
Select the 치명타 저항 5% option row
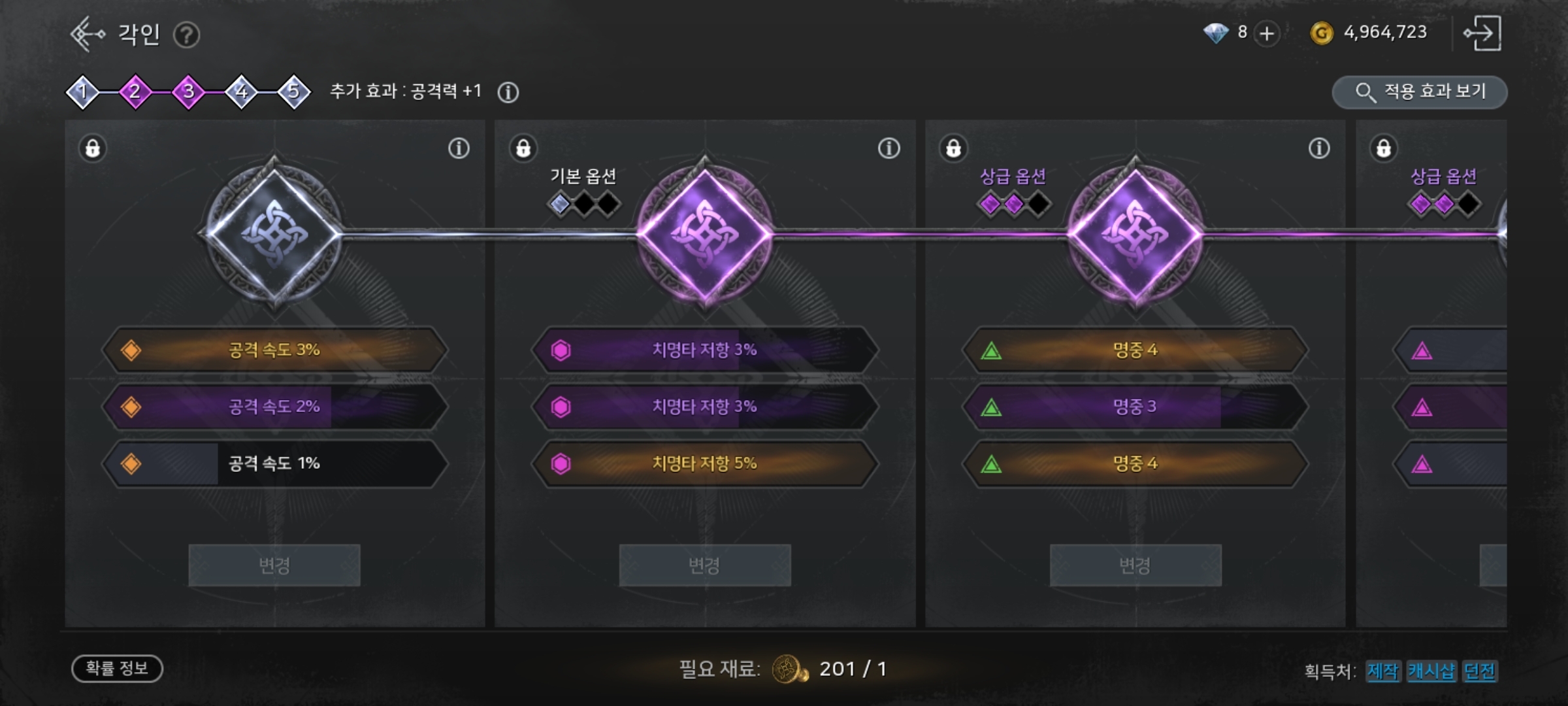pyautogui.click(x=704, y=463)
